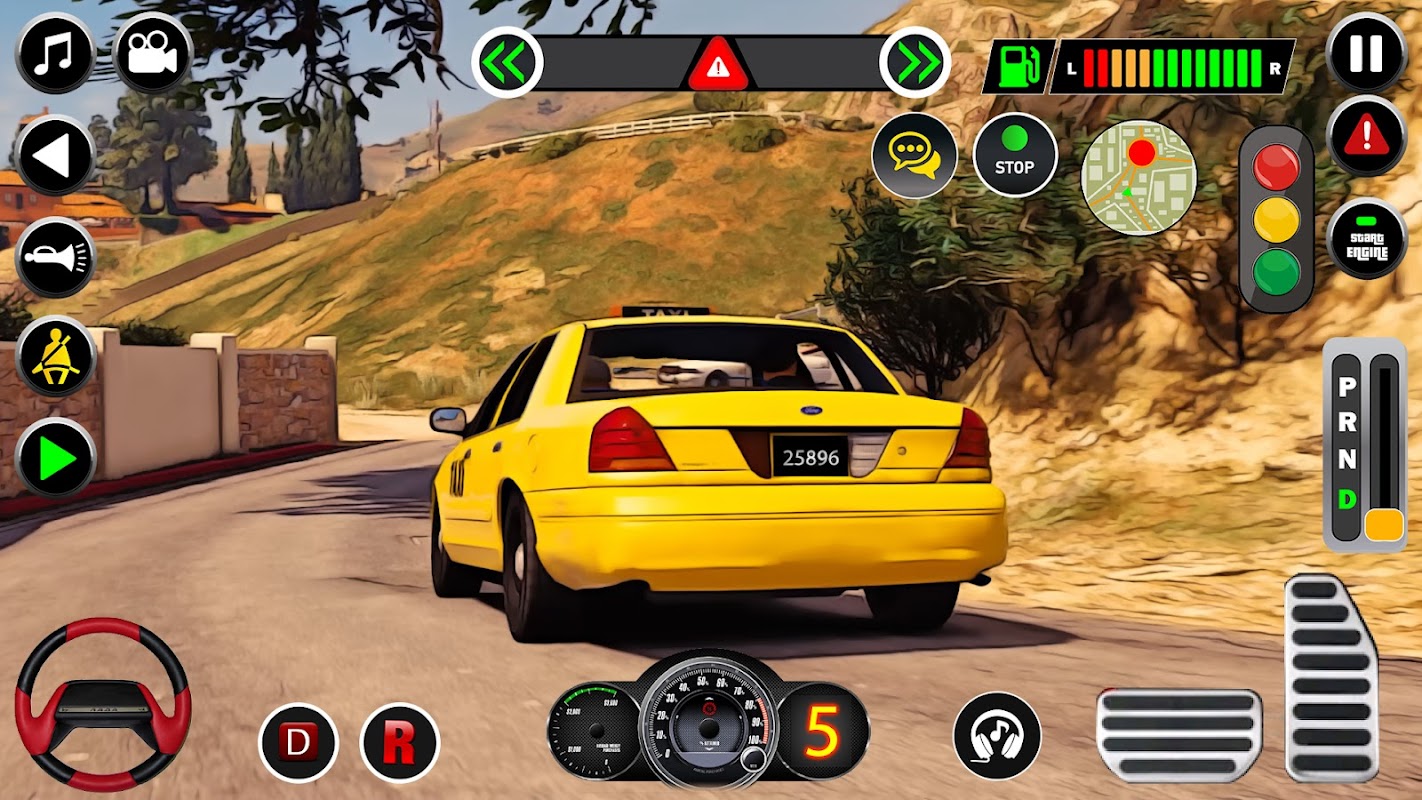Pause the game
The height and width of the screenshot is (800, 1422).
[1366, 53]
